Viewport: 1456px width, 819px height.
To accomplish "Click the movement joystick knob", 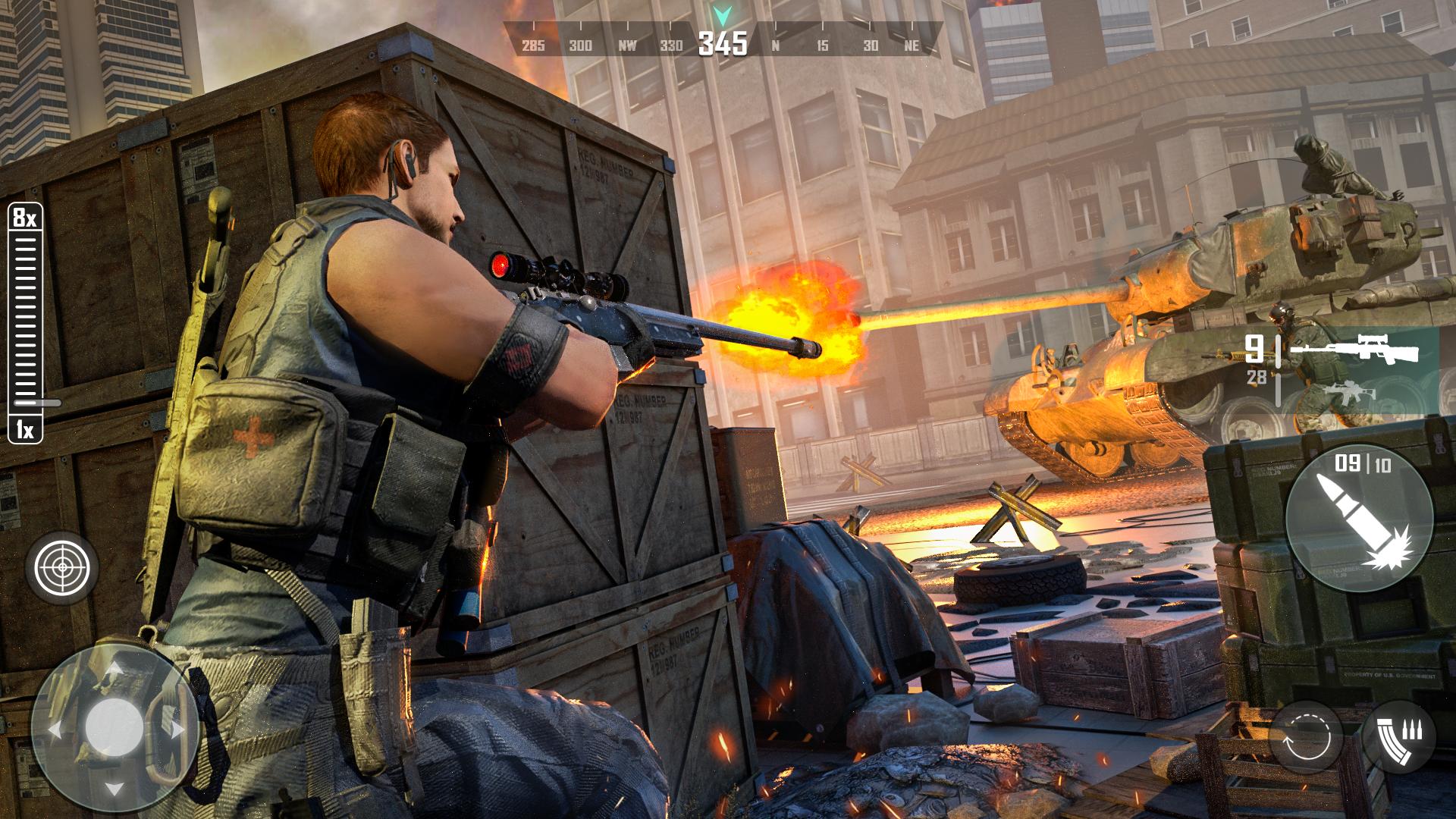I will coord(114,726).
